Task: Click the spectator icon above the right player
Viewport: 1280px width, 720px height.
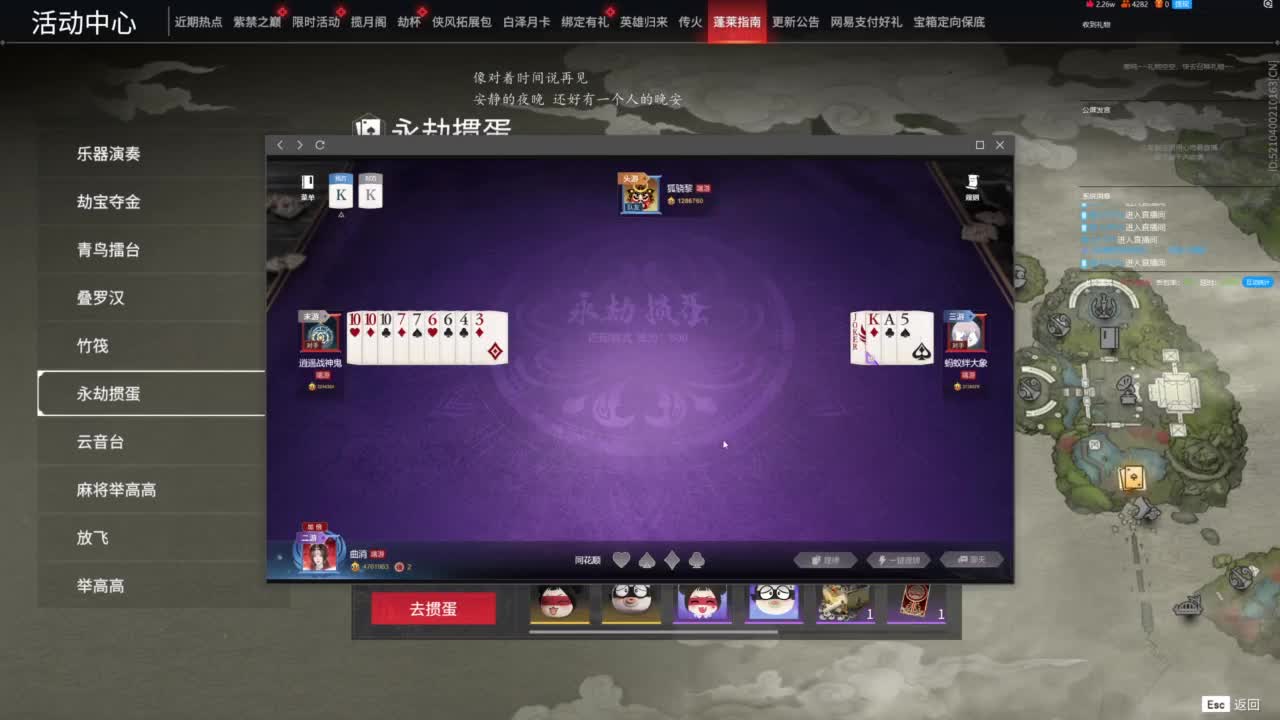Action: tap(973, 183)
